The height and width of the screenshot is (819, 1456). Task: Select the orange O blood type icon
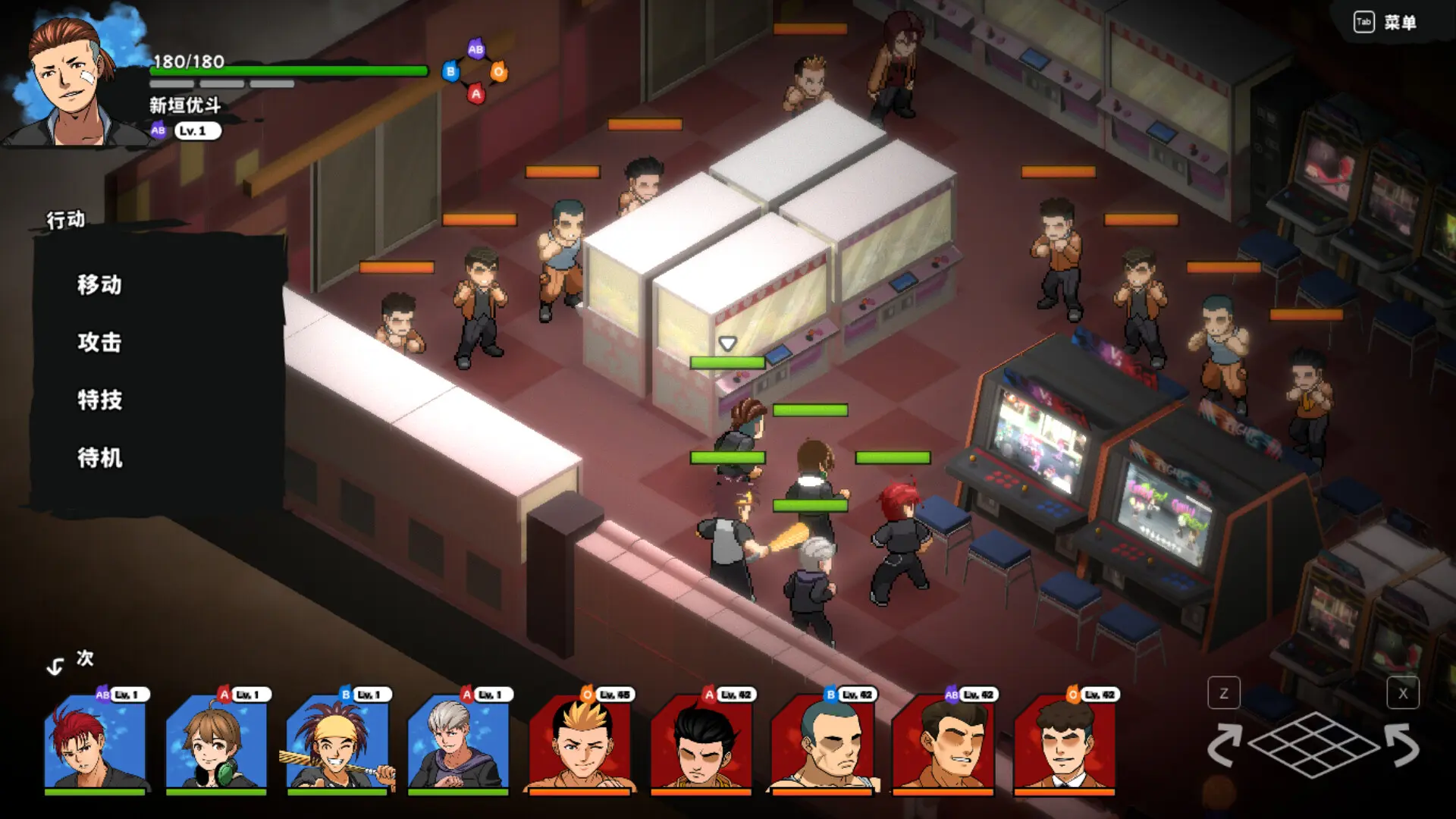coord(499,72)
